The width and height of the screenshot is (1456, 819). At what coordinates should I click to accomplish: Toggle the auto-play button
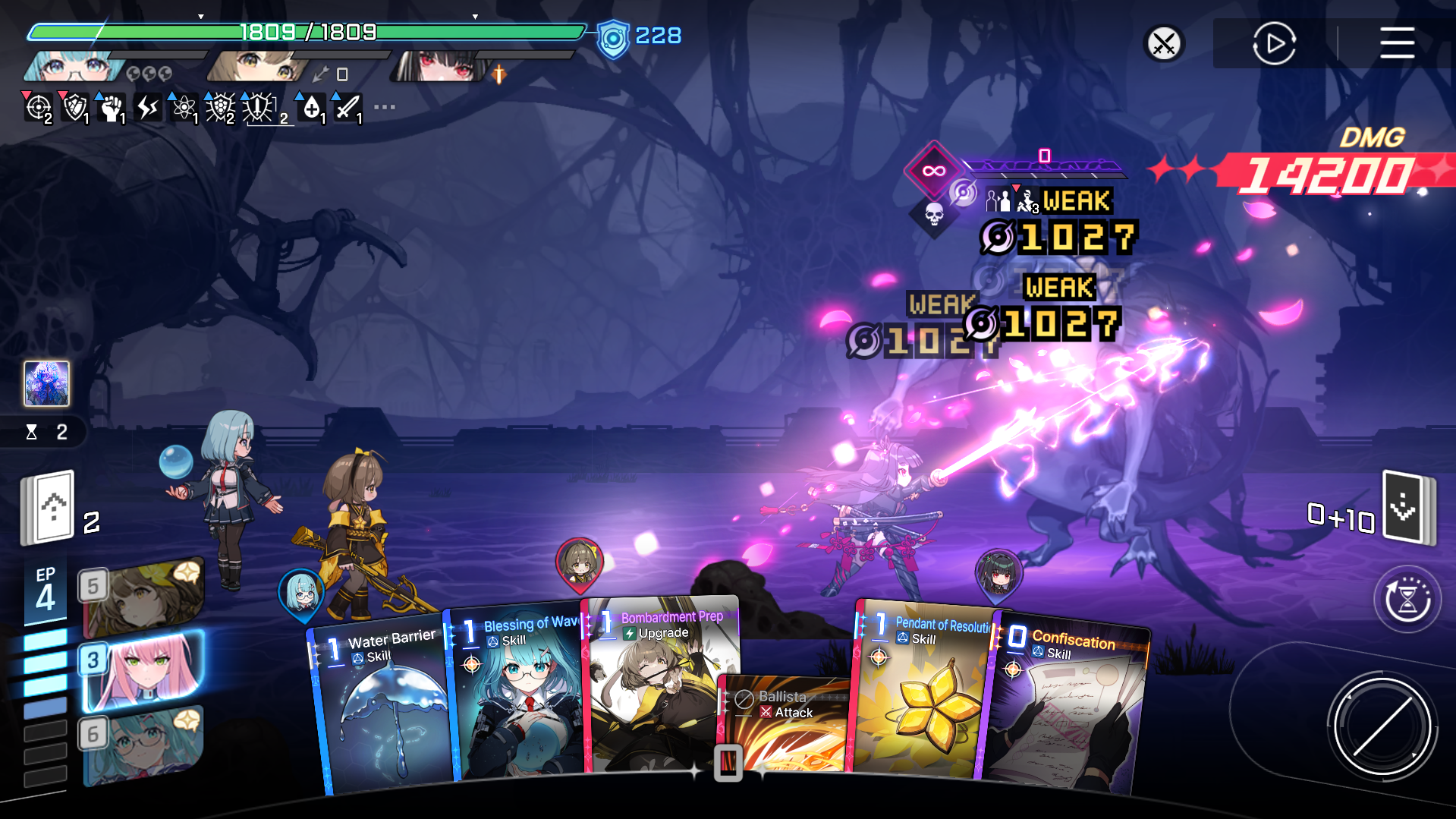coord(1274,43)
